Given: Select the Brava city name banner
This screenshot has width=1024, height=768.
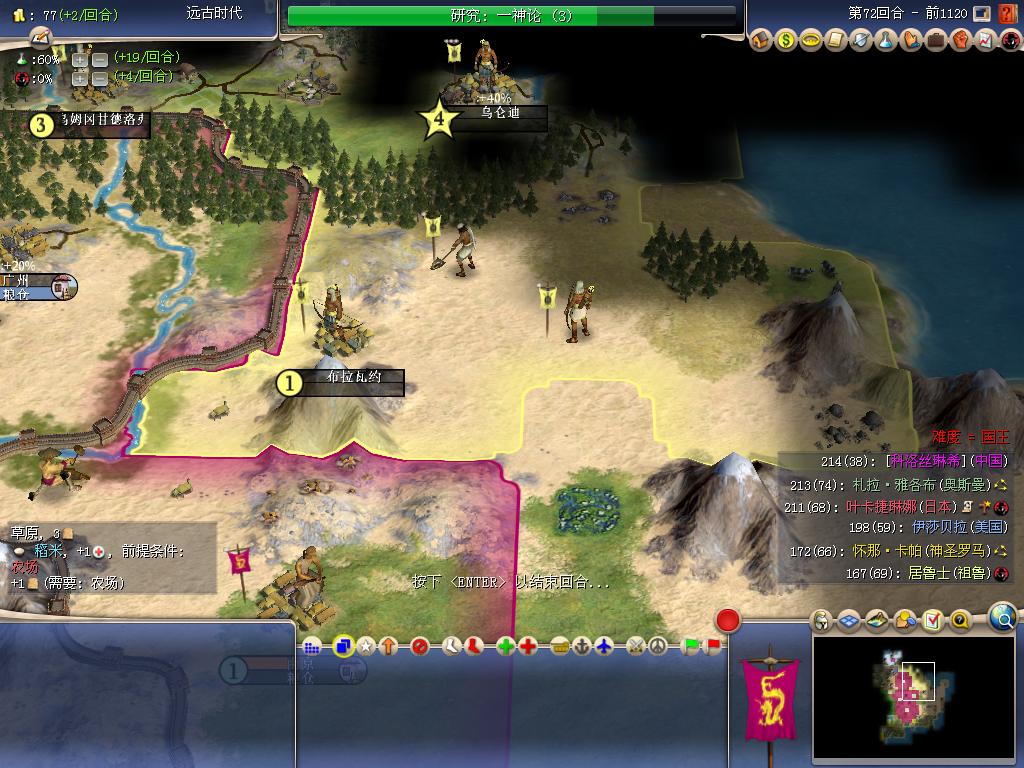Looking at the screenshot, I should click(x=351, y=380).
